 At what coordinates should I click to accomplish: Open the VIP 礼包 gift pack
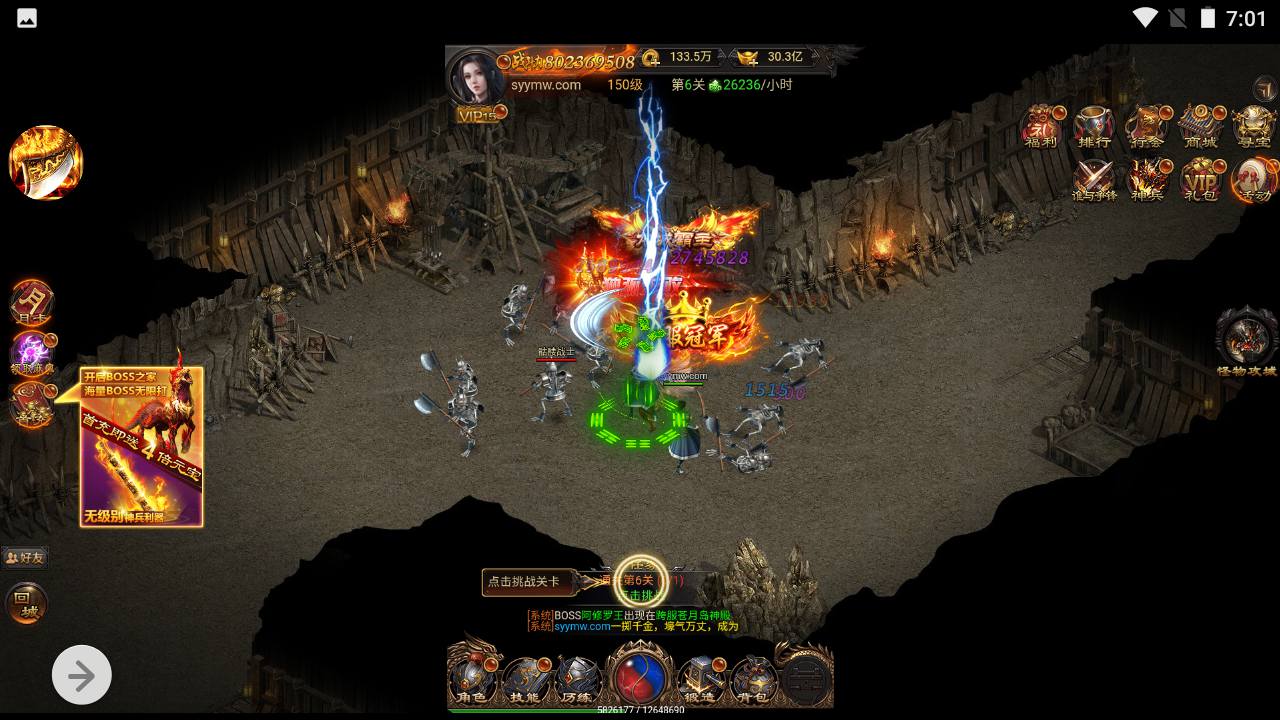[x=1199, y=181]
